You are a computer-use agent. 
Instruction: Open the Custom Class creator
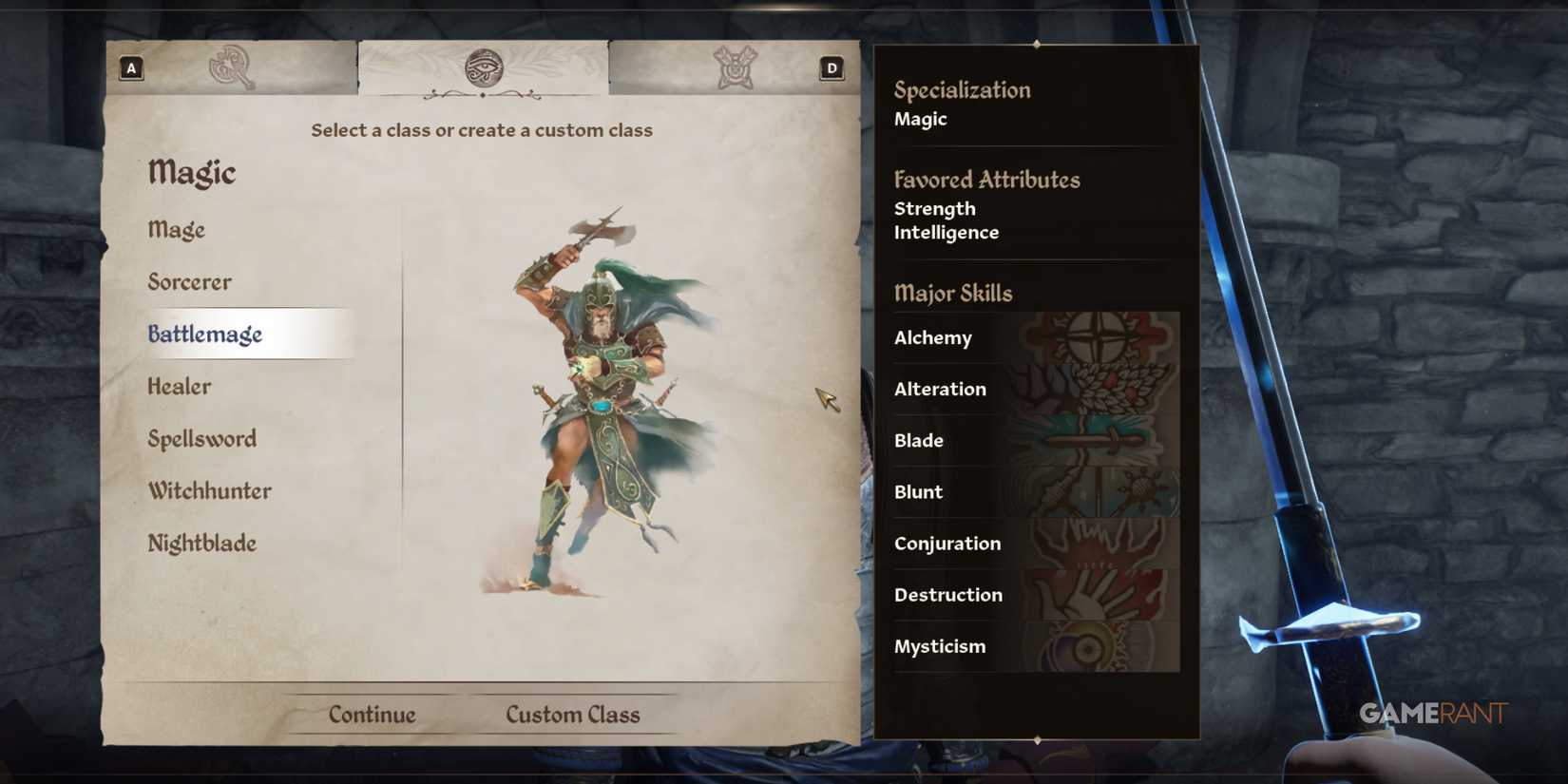point(573,714)
